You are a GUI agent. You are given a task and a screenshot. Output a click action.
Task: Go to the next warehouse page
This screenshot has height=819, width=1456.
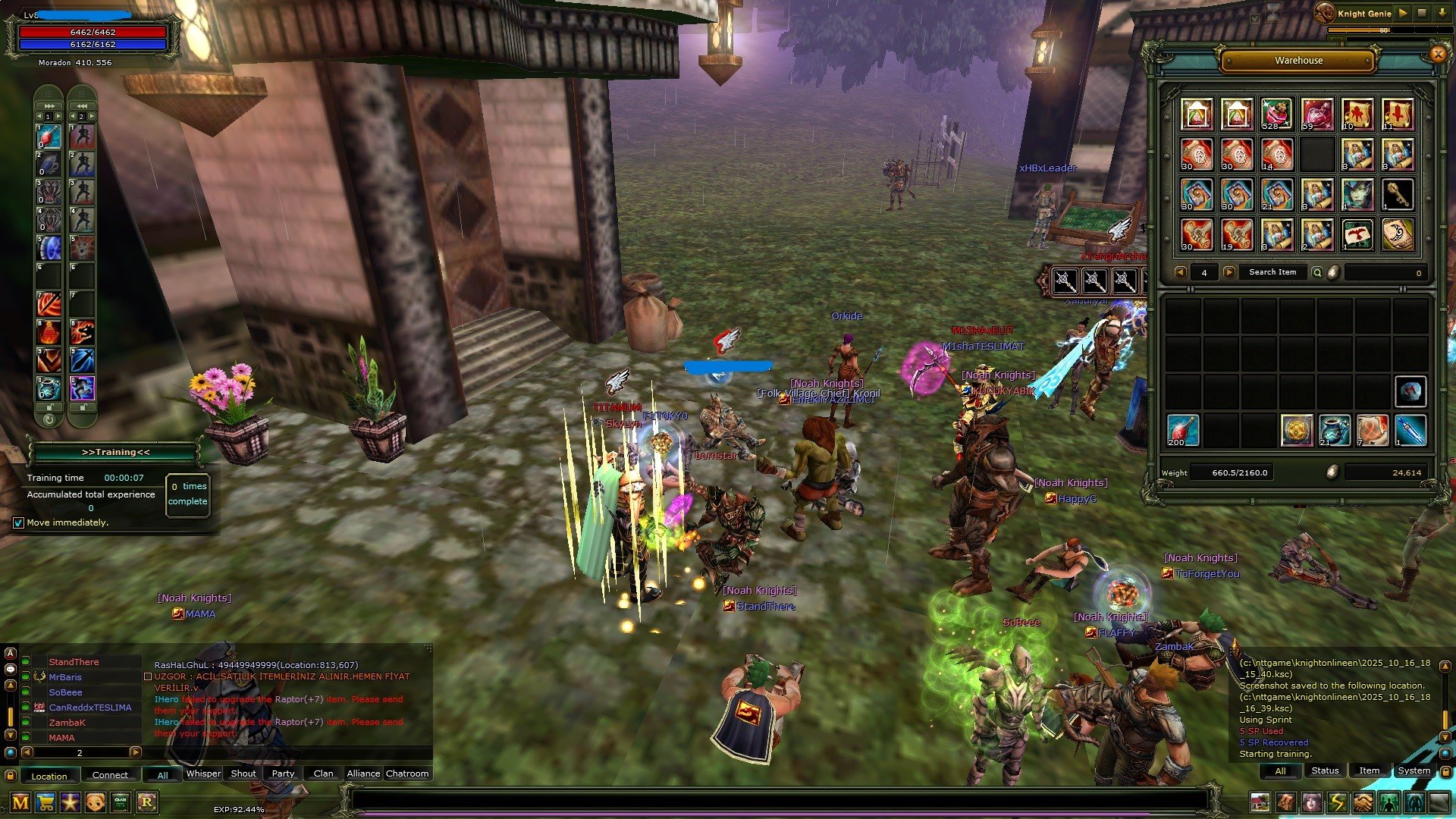tap(1229, 272)
